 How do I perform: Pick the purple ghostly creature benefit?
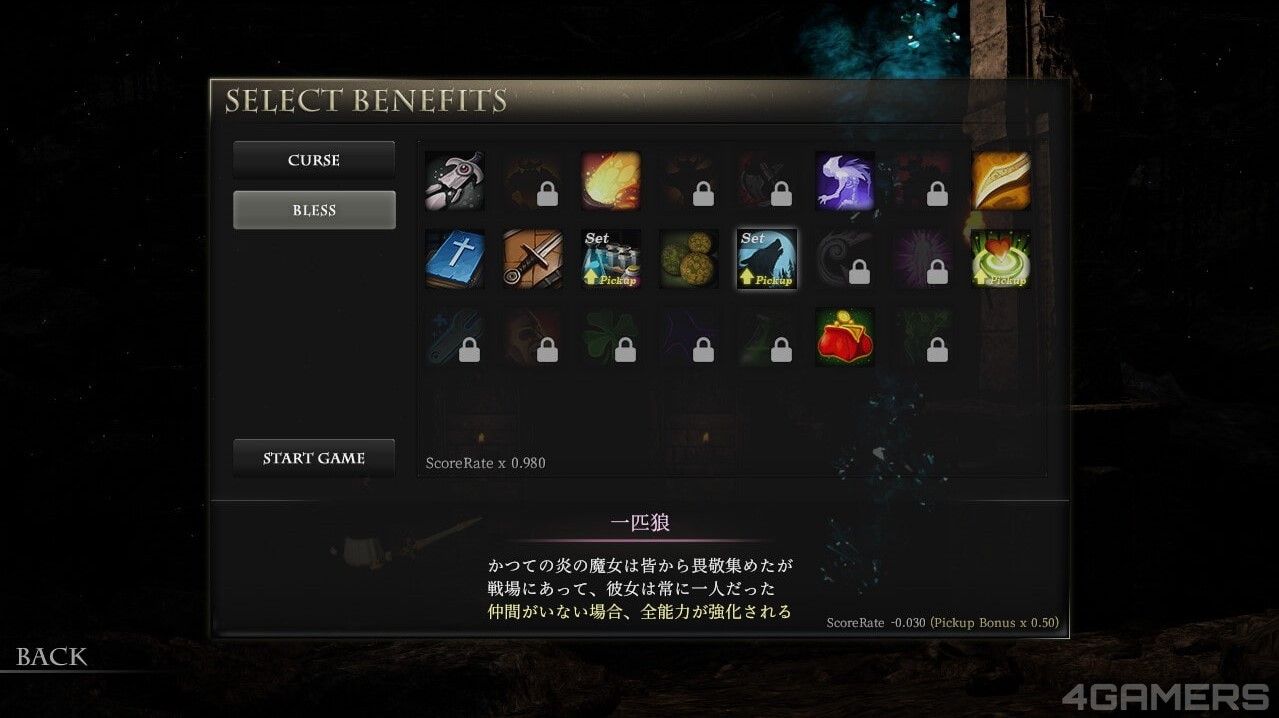point(845,181)
